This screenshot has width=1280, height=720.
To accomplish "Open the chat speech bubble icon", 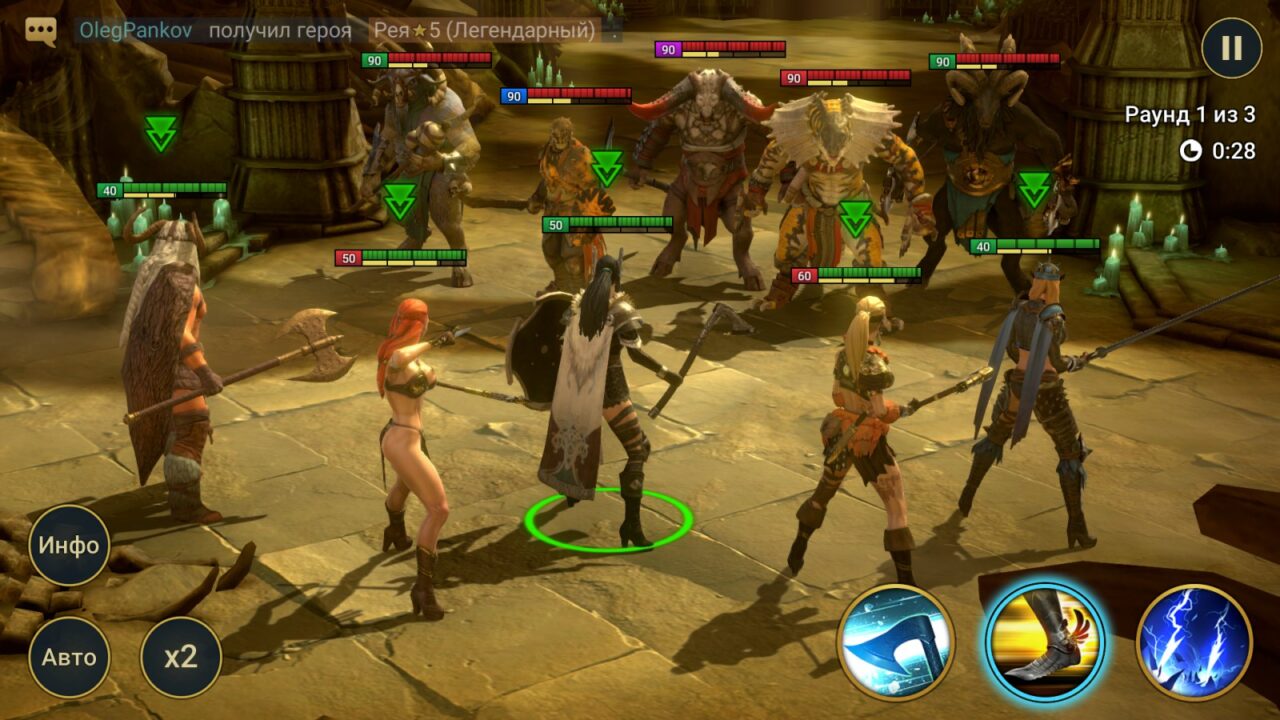I will tap(41, 31).
